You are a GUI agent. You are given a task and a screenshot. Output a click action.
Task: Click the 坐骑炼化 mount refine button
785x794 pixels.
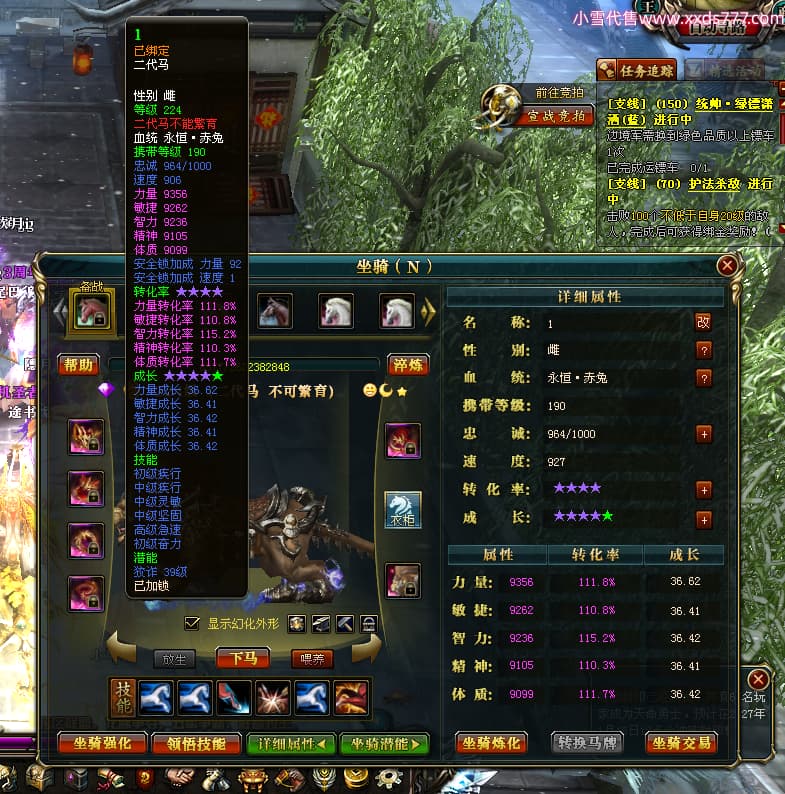click(x=492, y=743)
